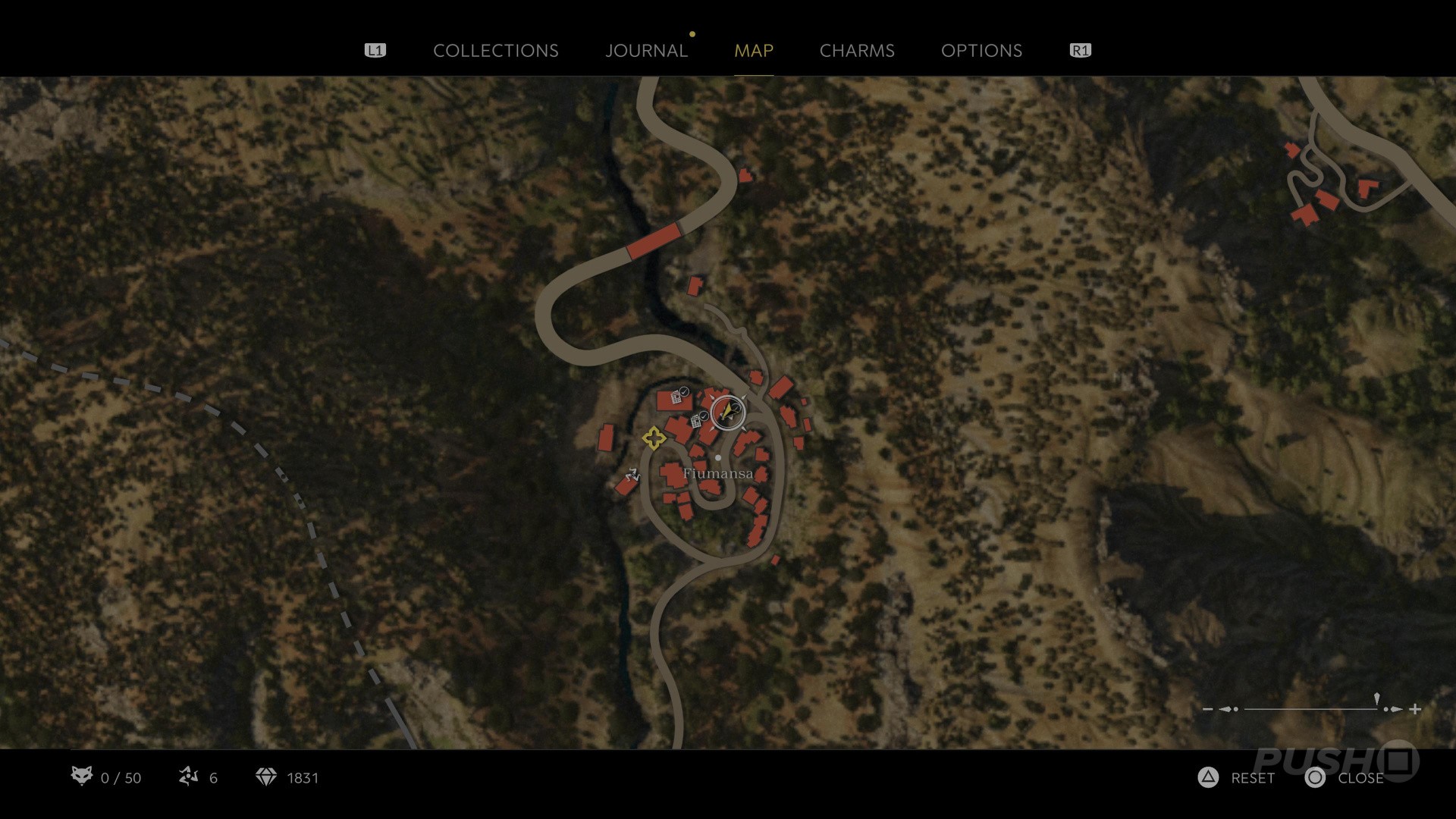
Task: Zoom in with the plus button
Action: tap(1415, 710)
